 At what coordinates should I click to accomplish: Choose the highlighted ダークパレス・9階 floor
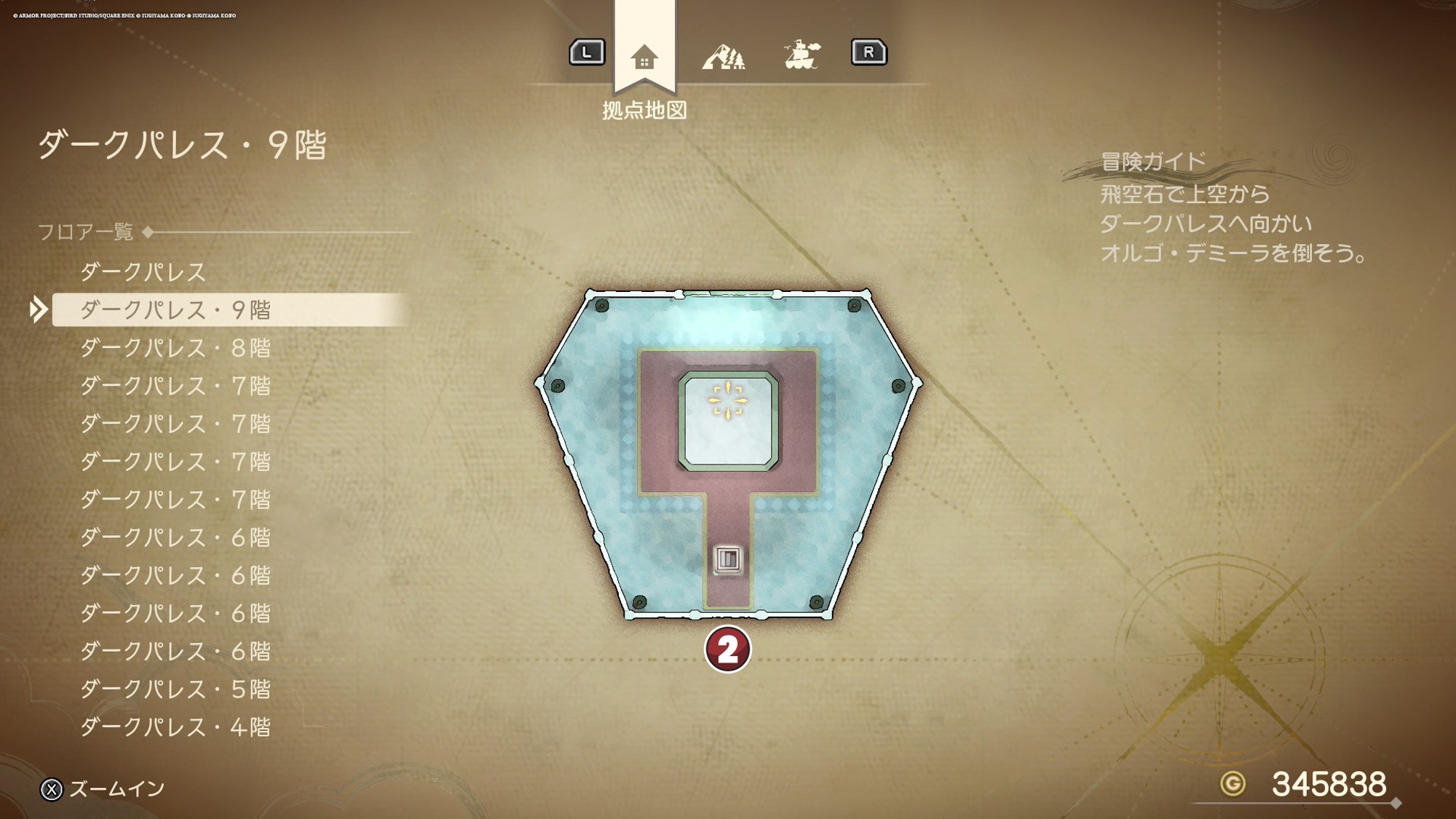pos(175,310)
